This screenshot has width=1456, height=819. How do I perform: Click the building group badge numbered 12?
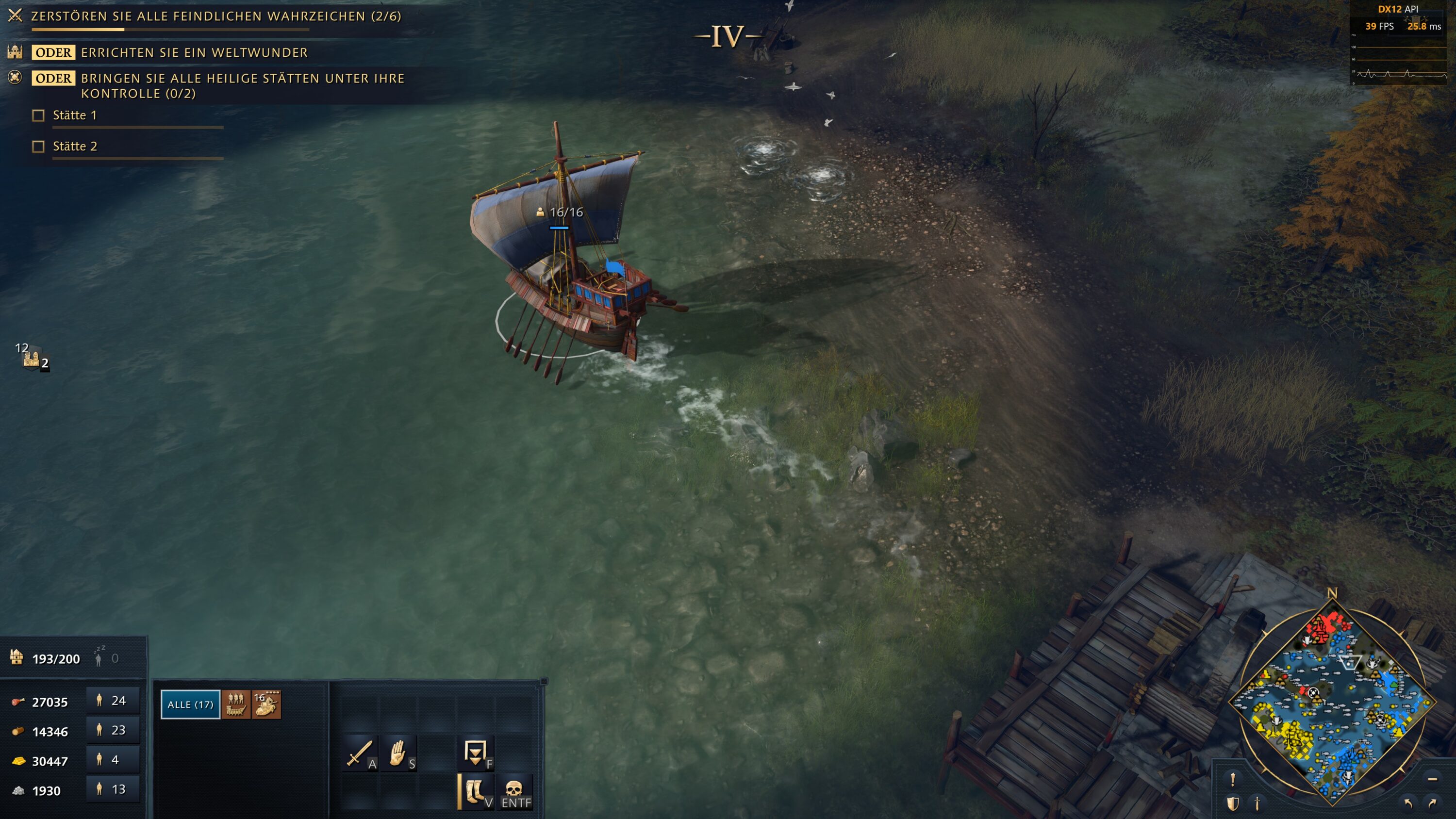pyautogui.click(x=32, y=356)
